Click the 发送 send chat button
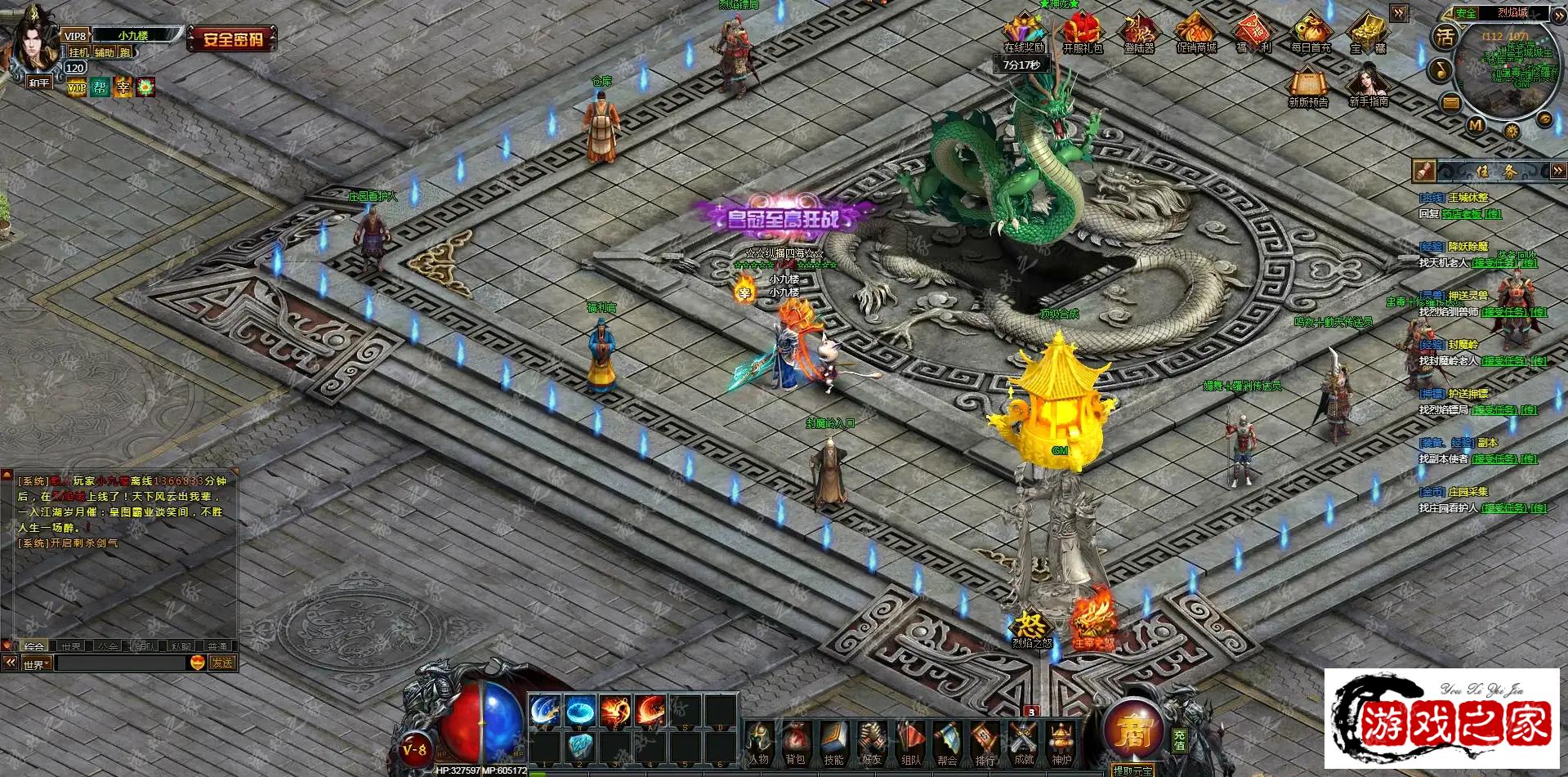Image resolution: width=1568 pixels, height=777 pixels. (222, 663)
